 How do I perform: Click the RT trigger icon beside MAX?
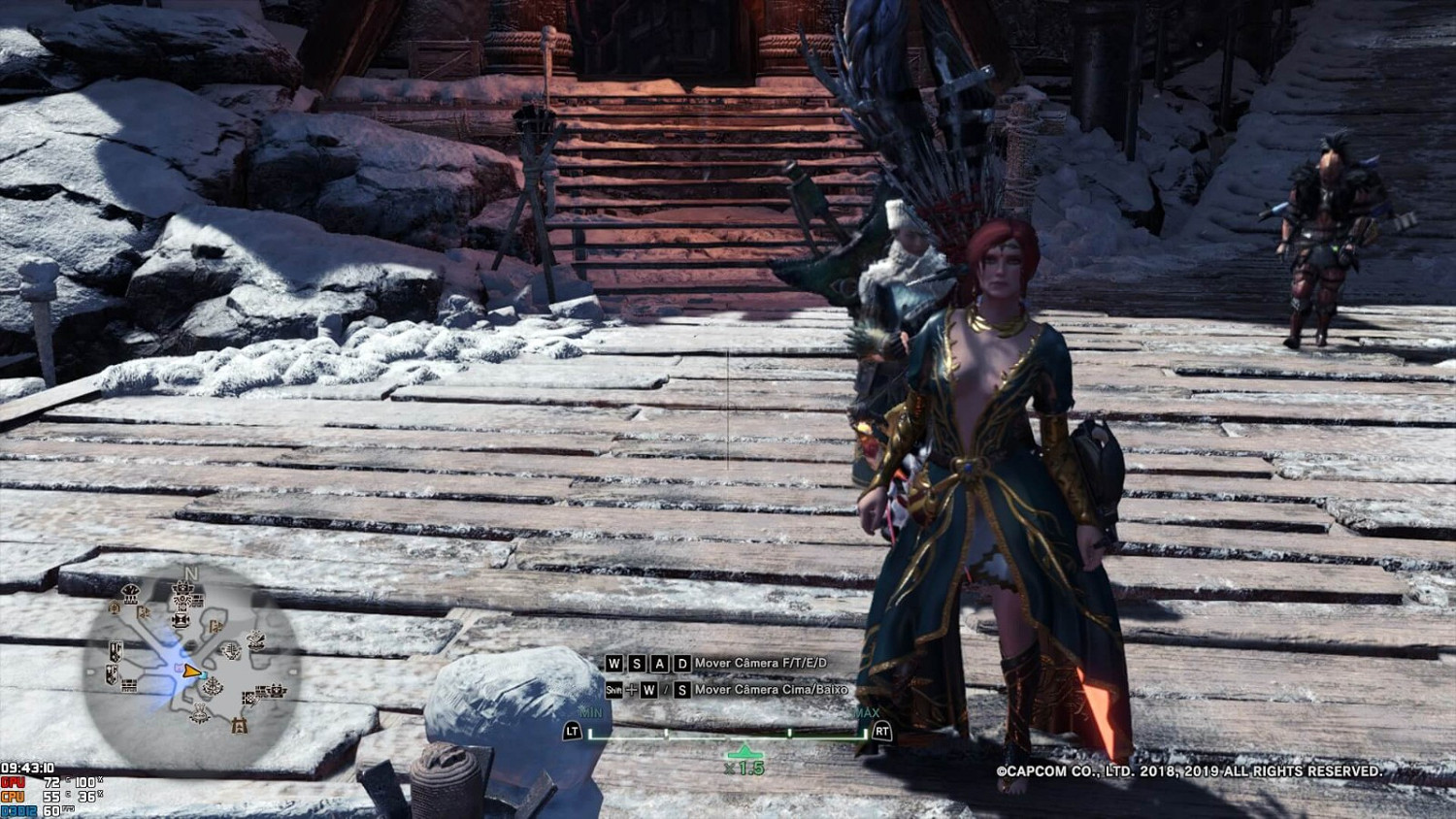tap(881, 731)
